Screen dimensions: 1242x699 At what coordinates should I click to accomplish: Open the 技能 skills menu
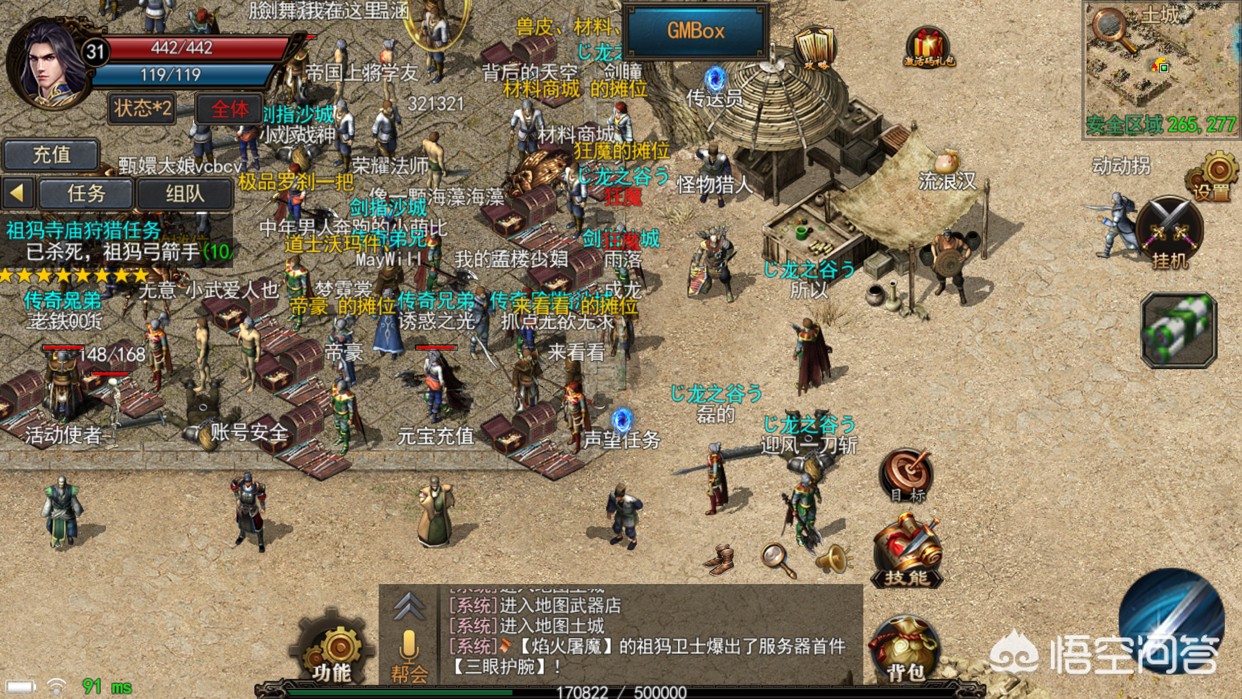906,551
